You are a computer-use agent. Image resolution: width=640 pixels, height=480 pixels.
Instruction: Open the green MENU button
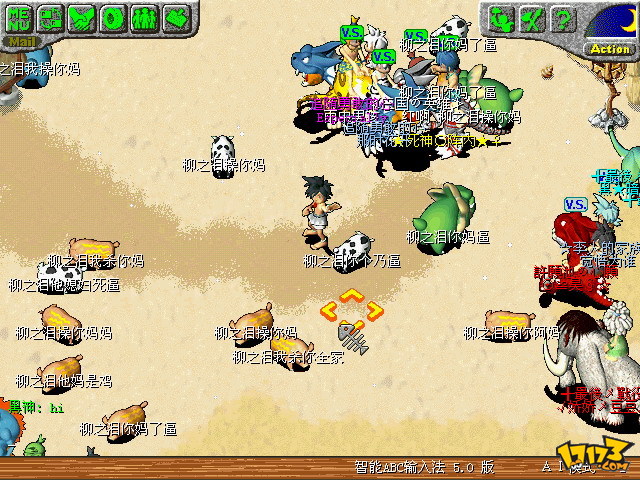[x=19, y=18]
